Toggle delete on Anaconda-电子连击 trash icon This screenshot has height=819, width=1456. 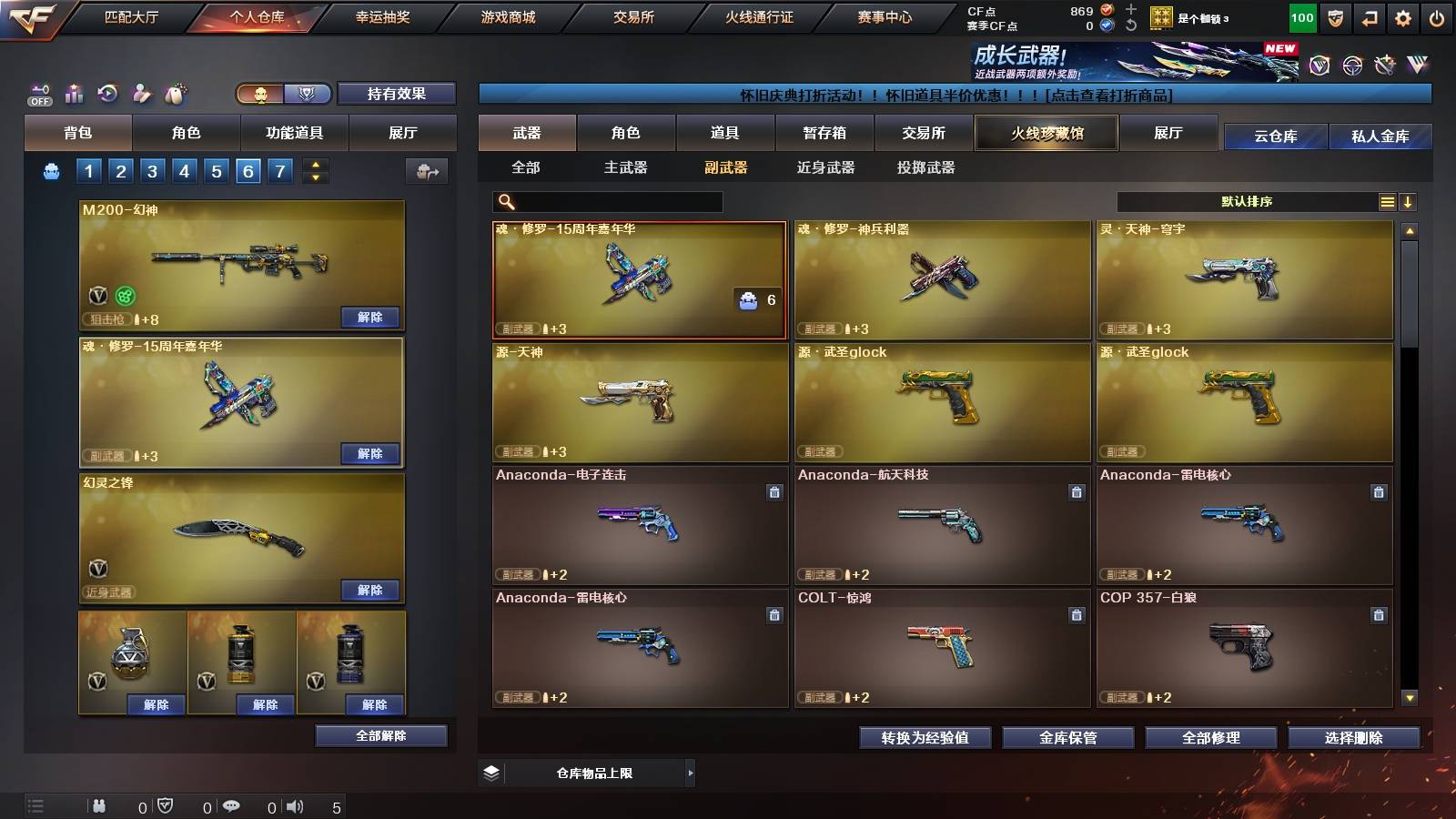coord(773,491)
